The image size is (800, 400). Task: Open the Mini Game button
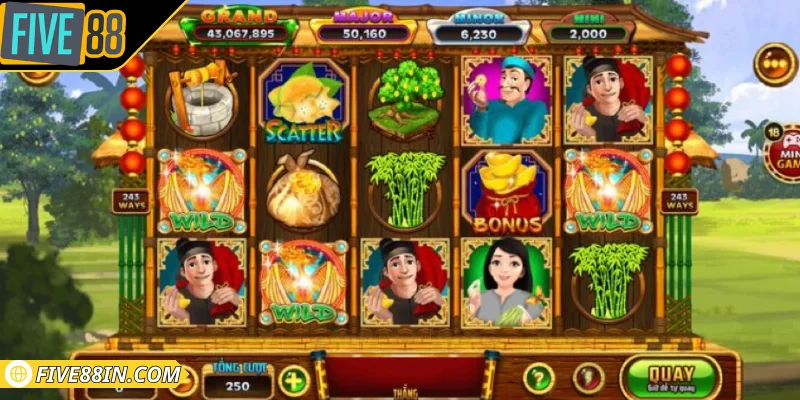[783, 152]
